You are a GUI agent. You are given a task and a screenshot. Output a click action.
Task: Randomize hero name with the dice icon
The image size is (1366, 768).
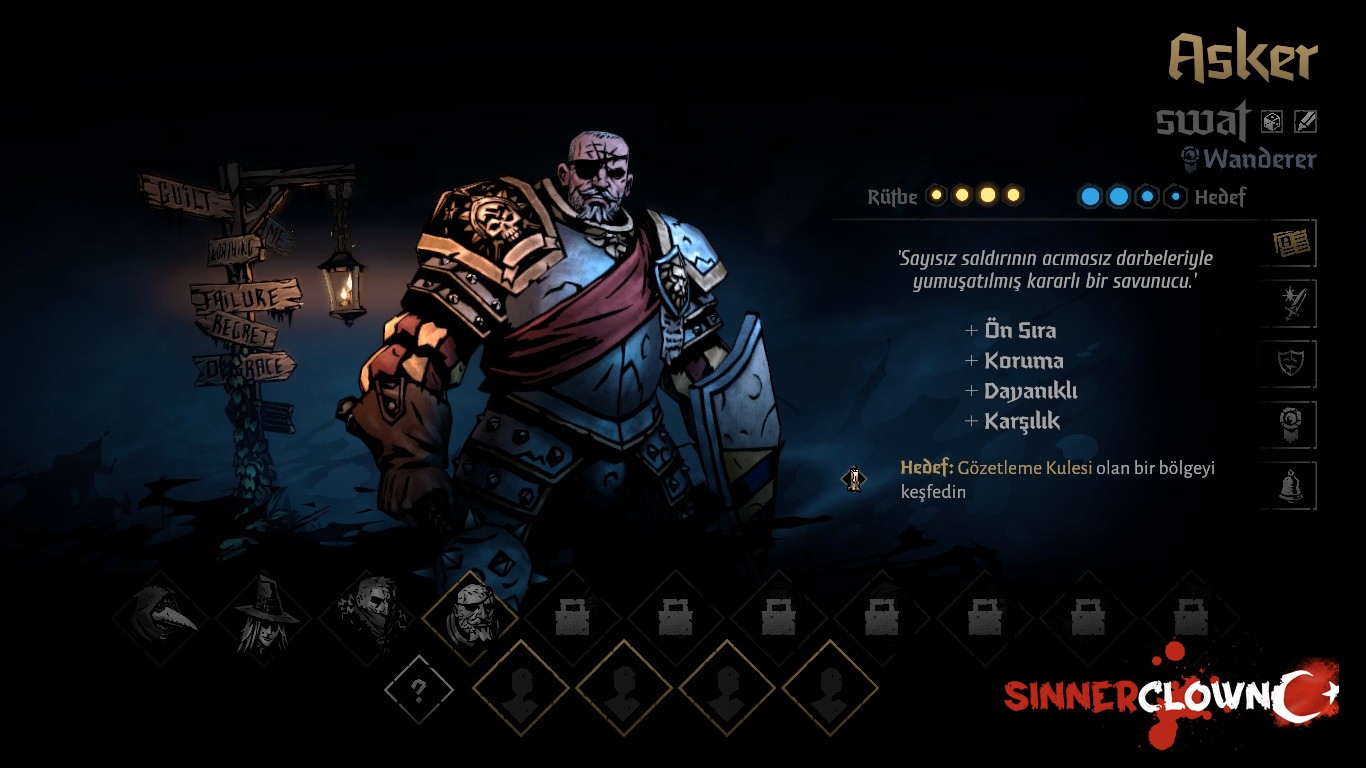click(1272, 122)
